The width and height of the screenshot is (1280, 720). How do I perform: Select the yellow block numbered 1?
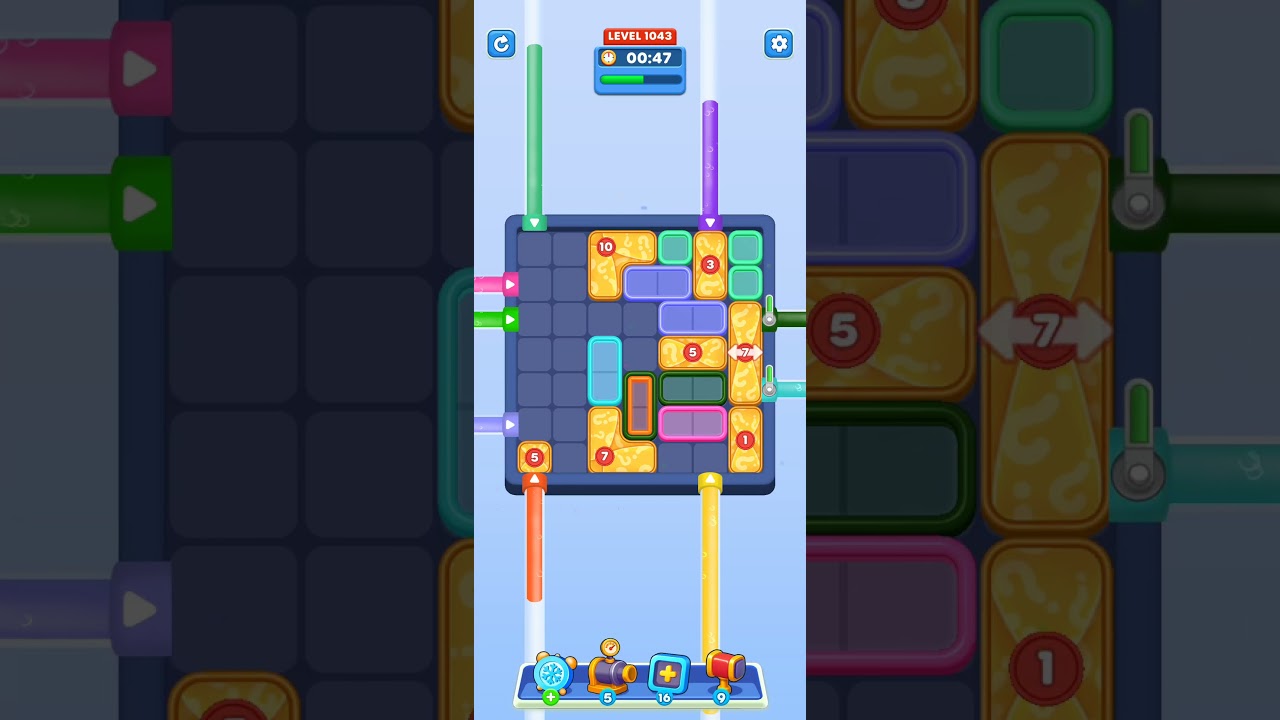click(744, 440)
